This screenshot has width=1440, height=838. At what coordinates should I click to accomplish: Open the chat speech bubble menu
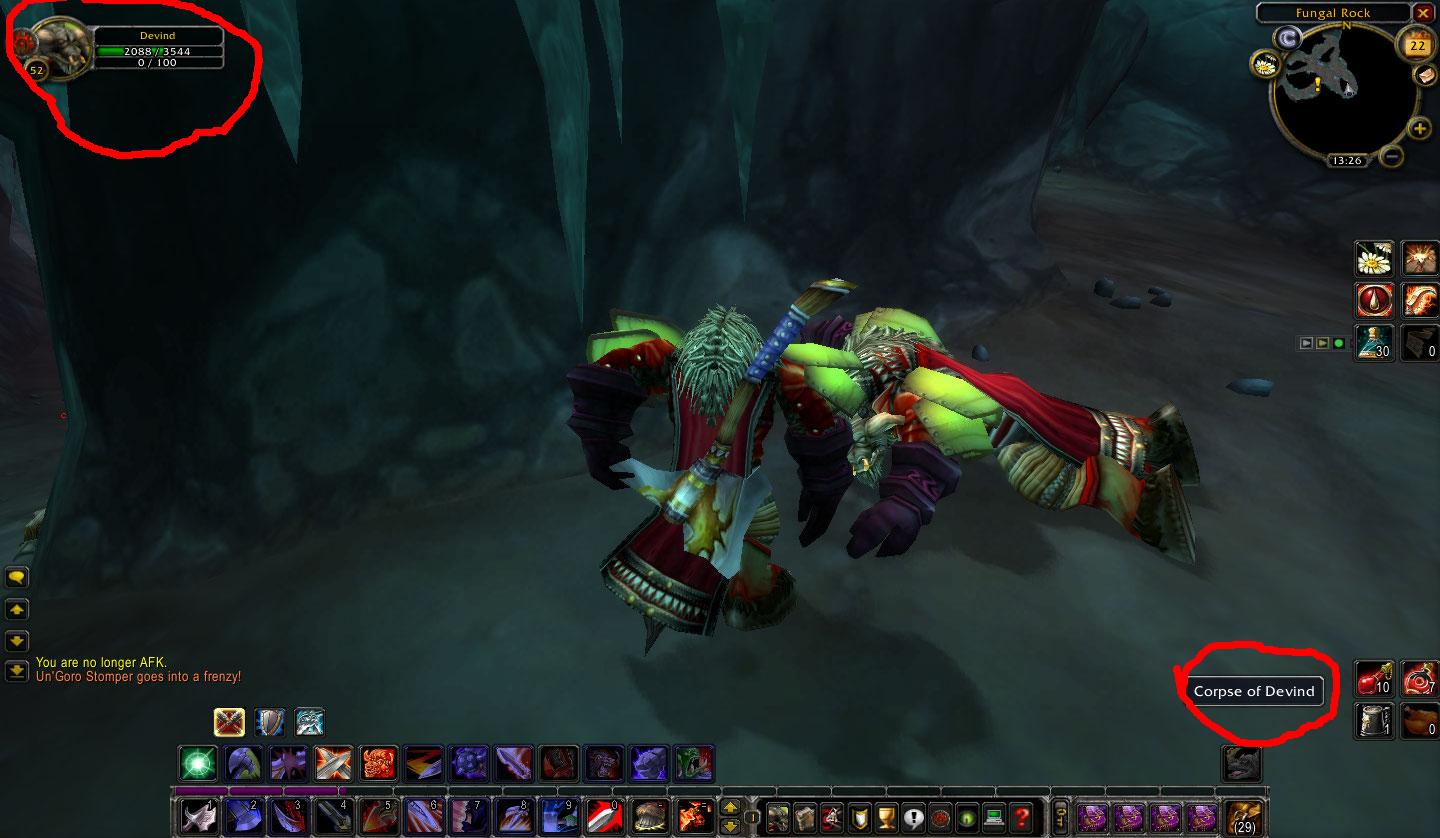coord(17,578)
